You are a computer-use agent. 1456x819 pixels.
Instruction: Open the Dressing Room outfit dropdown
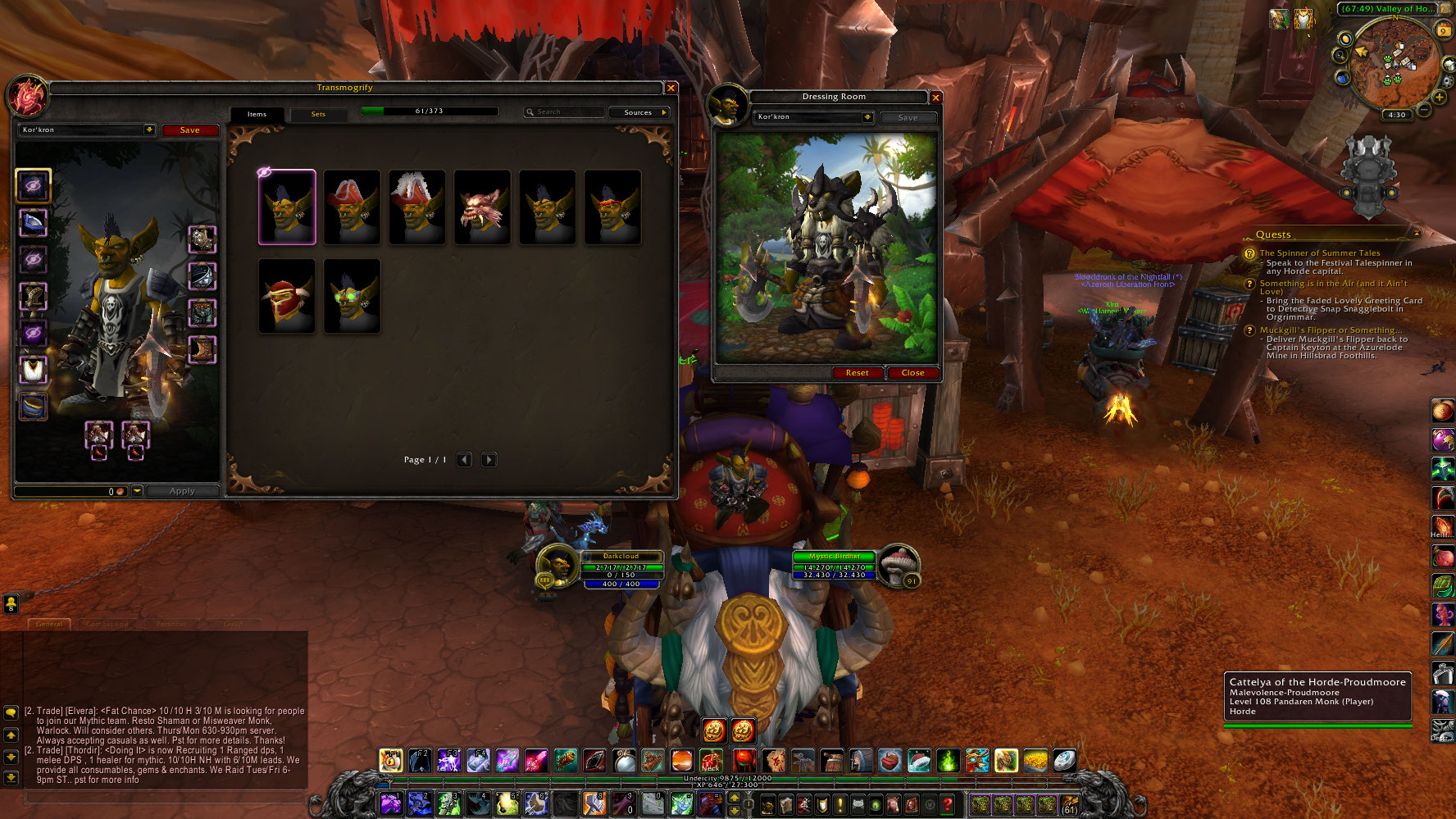click(867, 117)
